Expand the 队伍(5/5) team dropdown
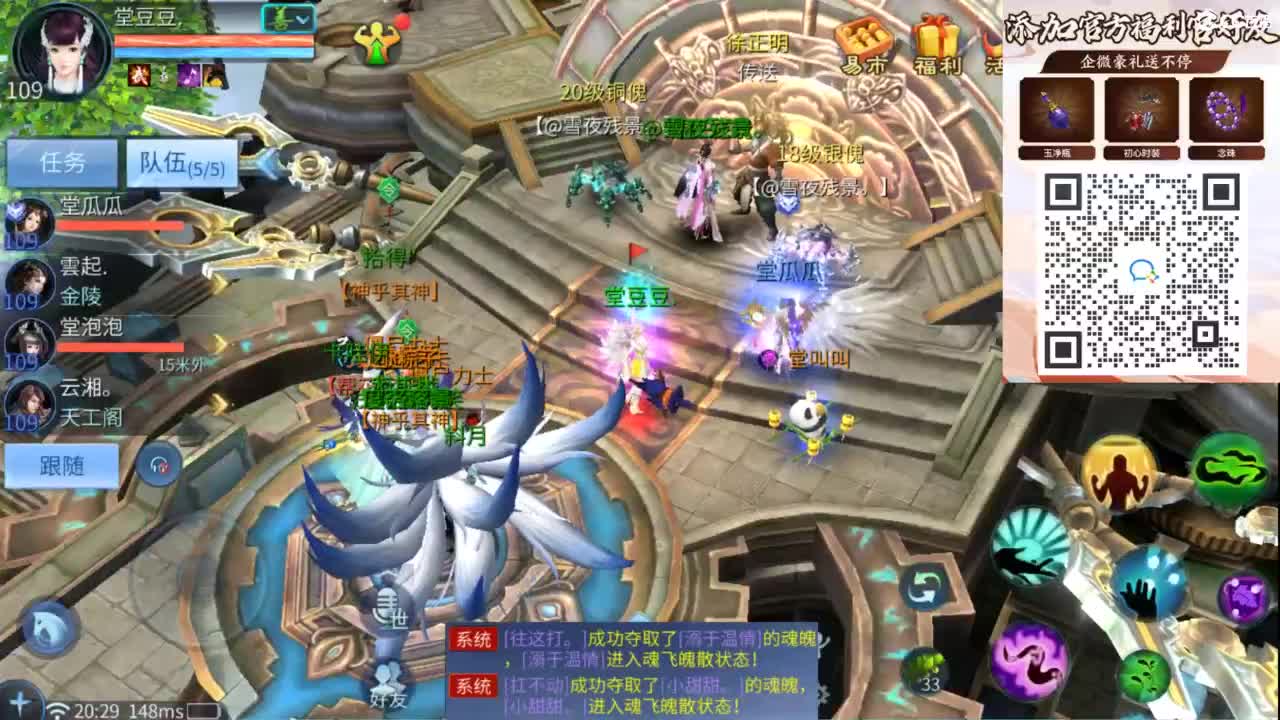Screen dimensions: 1280x720 pos(183,162)
